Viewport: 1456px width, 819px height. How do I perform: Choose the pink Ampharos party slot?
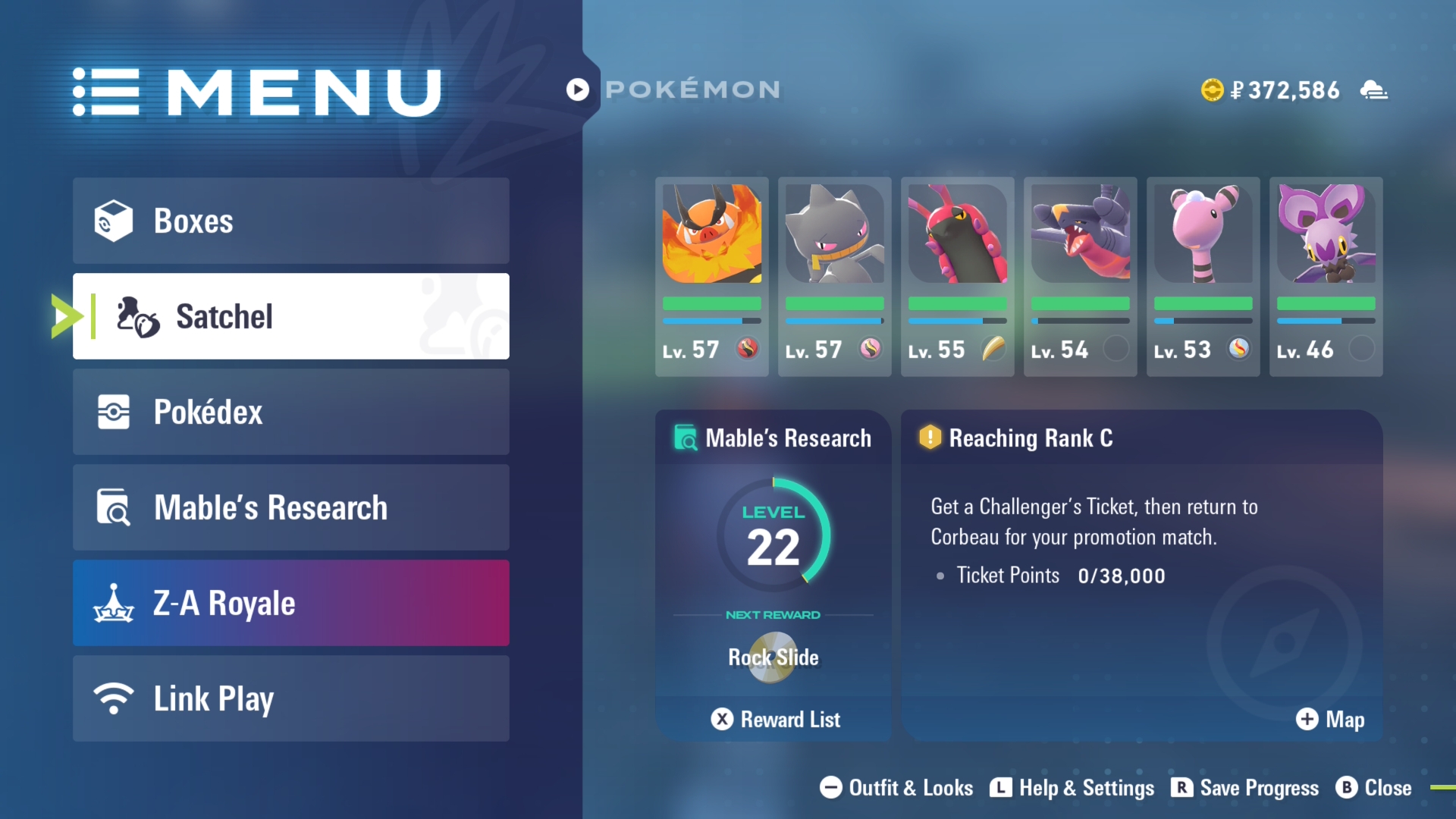click(x=1203, y=276)
